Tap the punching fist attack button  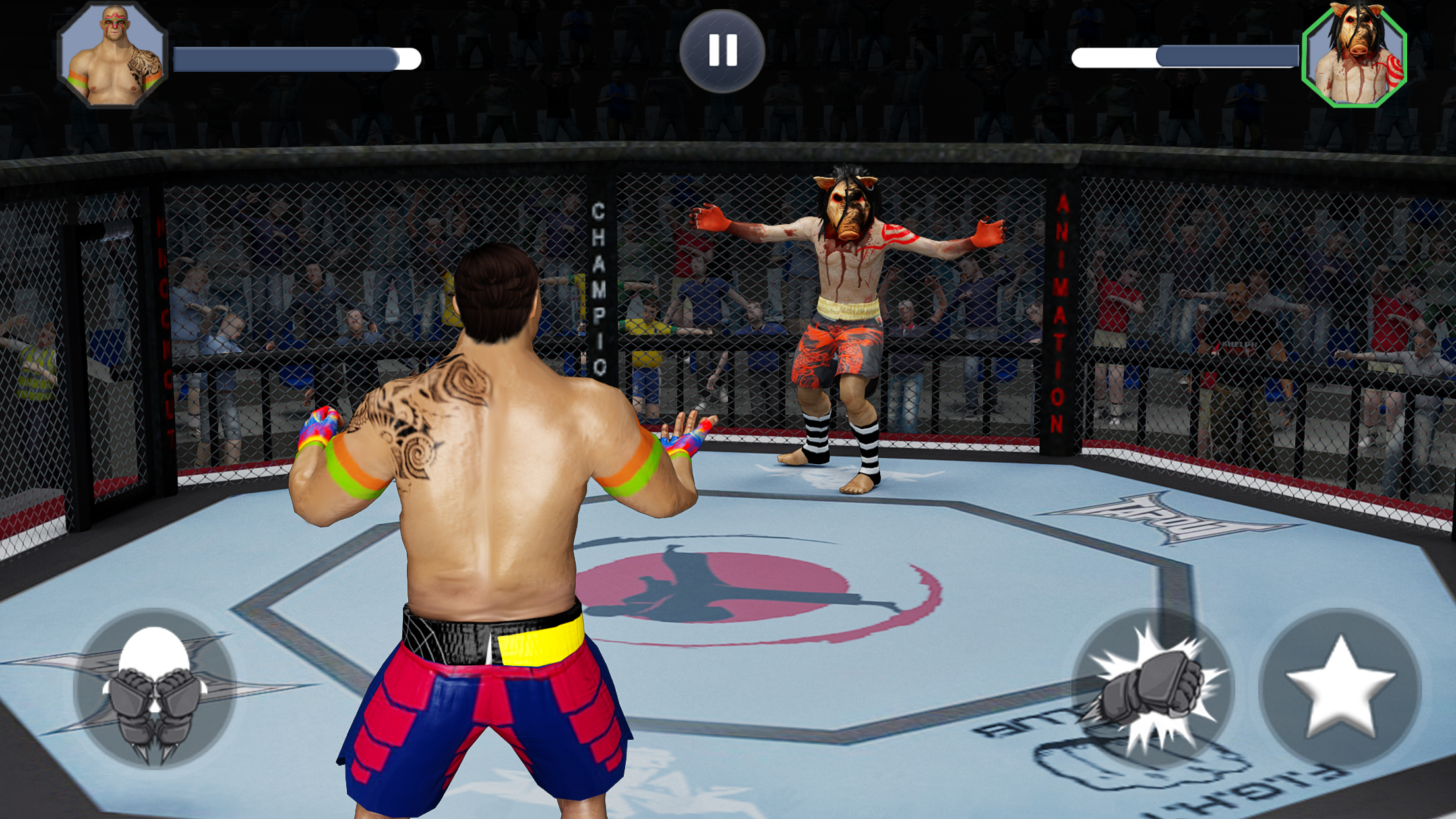click(x=1153, y=688)
